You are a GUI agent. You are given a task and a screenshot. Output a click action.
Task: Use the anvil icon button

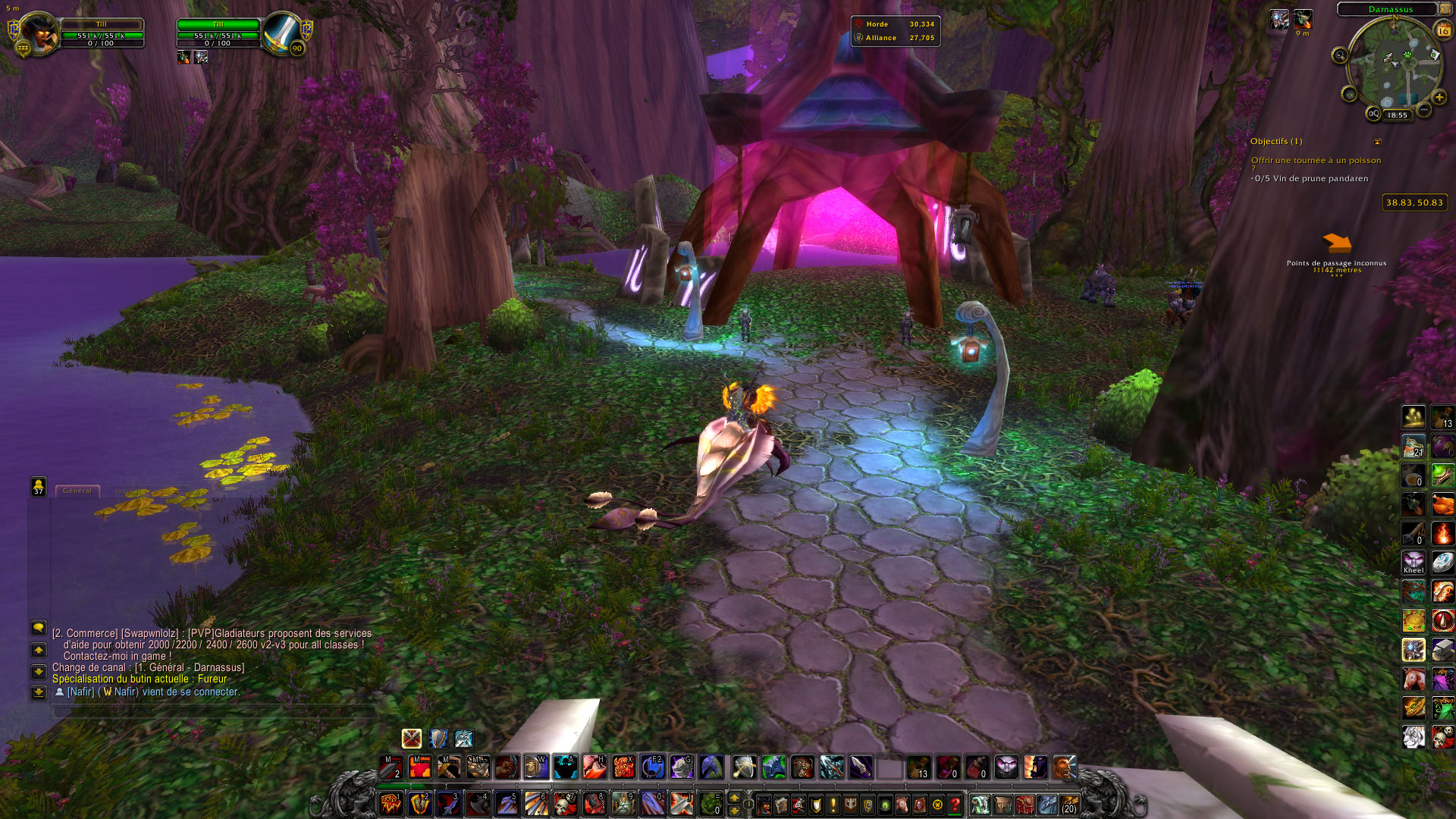1442,650
